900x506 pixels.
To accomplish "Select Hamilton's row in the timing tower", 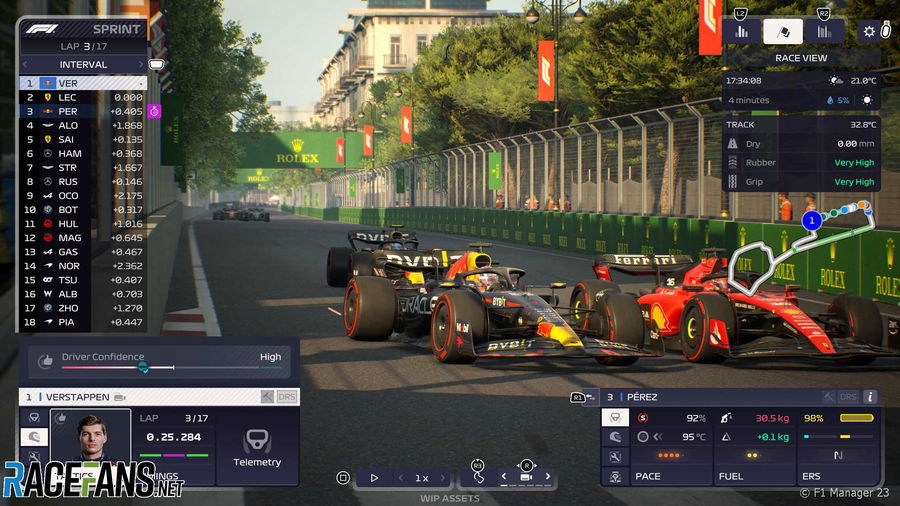I will click(x=68, y=153).
